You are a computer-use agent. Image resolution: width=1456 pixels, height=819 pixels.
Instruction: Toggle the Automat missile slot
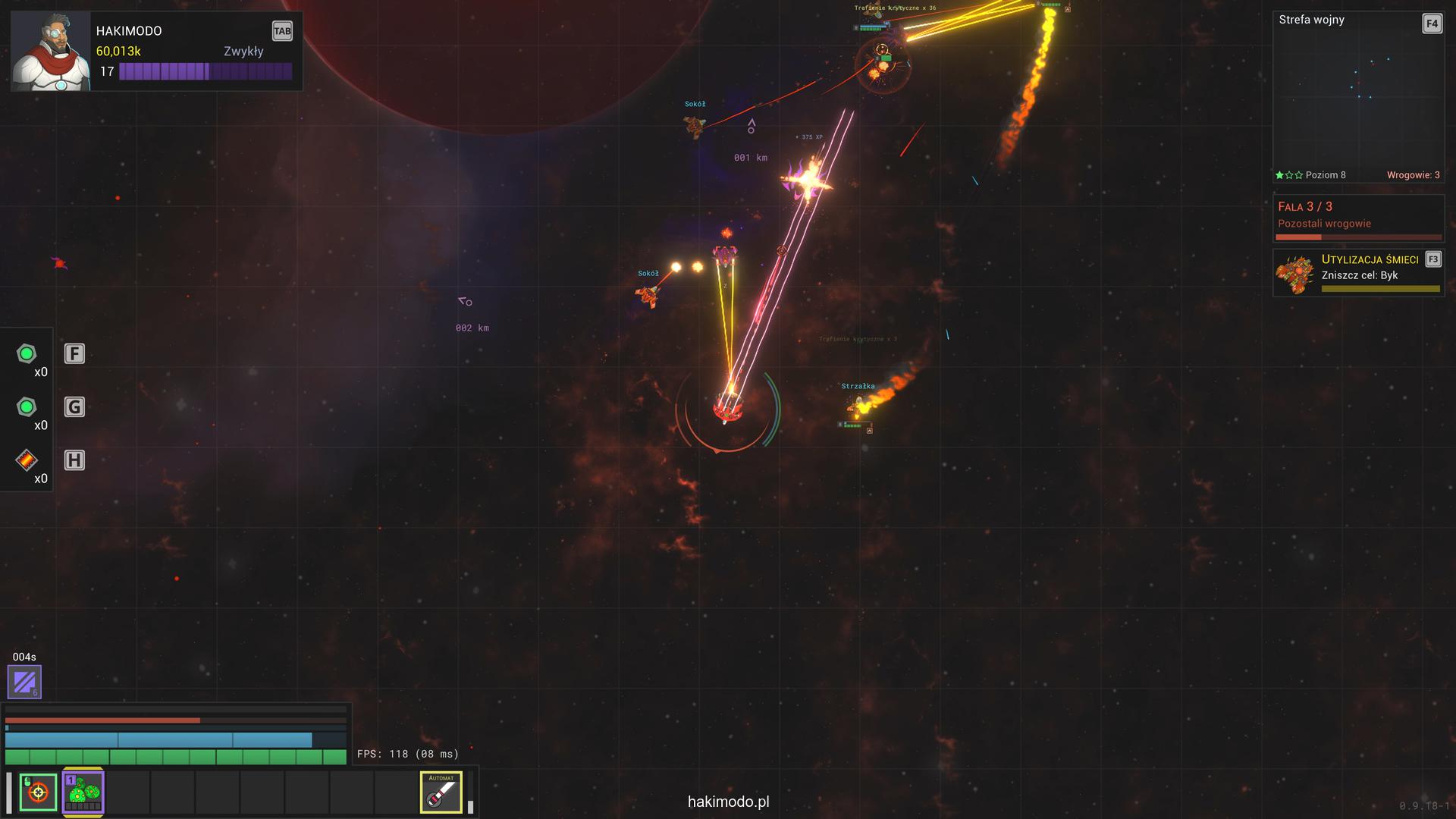coord(441,792)
